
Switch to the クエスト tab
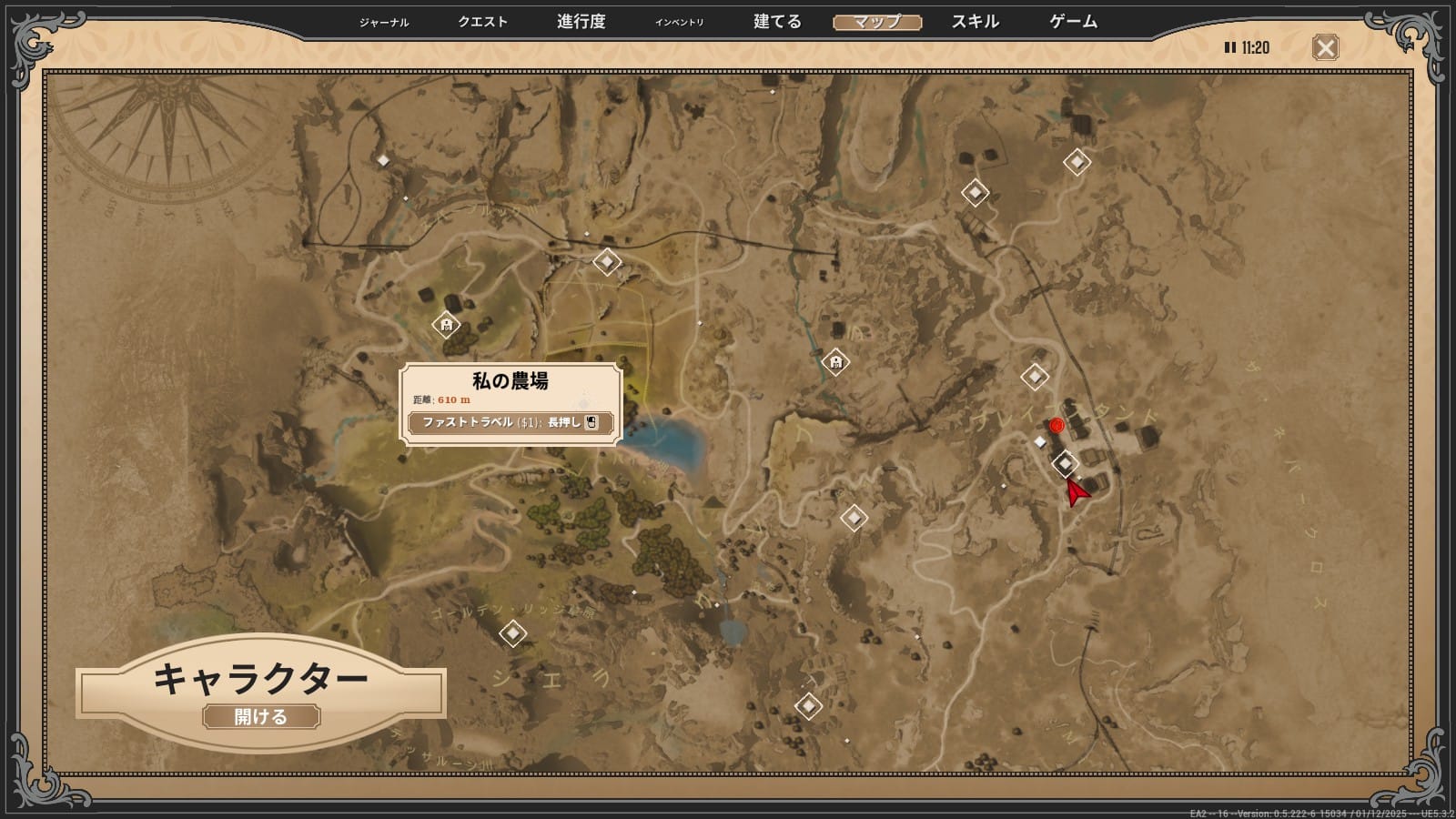(482, 22)
